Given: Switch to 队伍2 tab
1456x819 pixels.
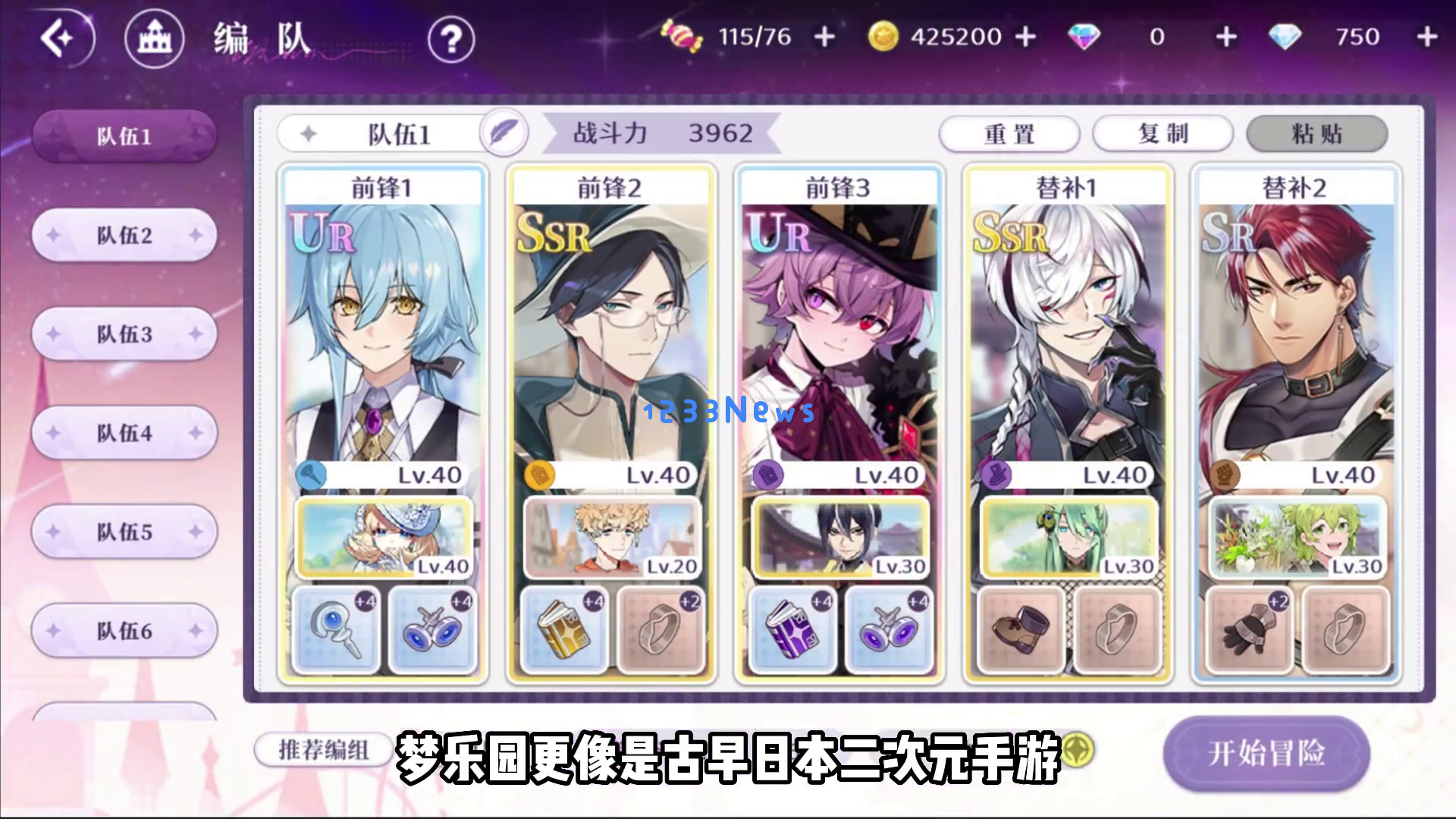Looking at the screenshot, I should (x=124, y=235).
